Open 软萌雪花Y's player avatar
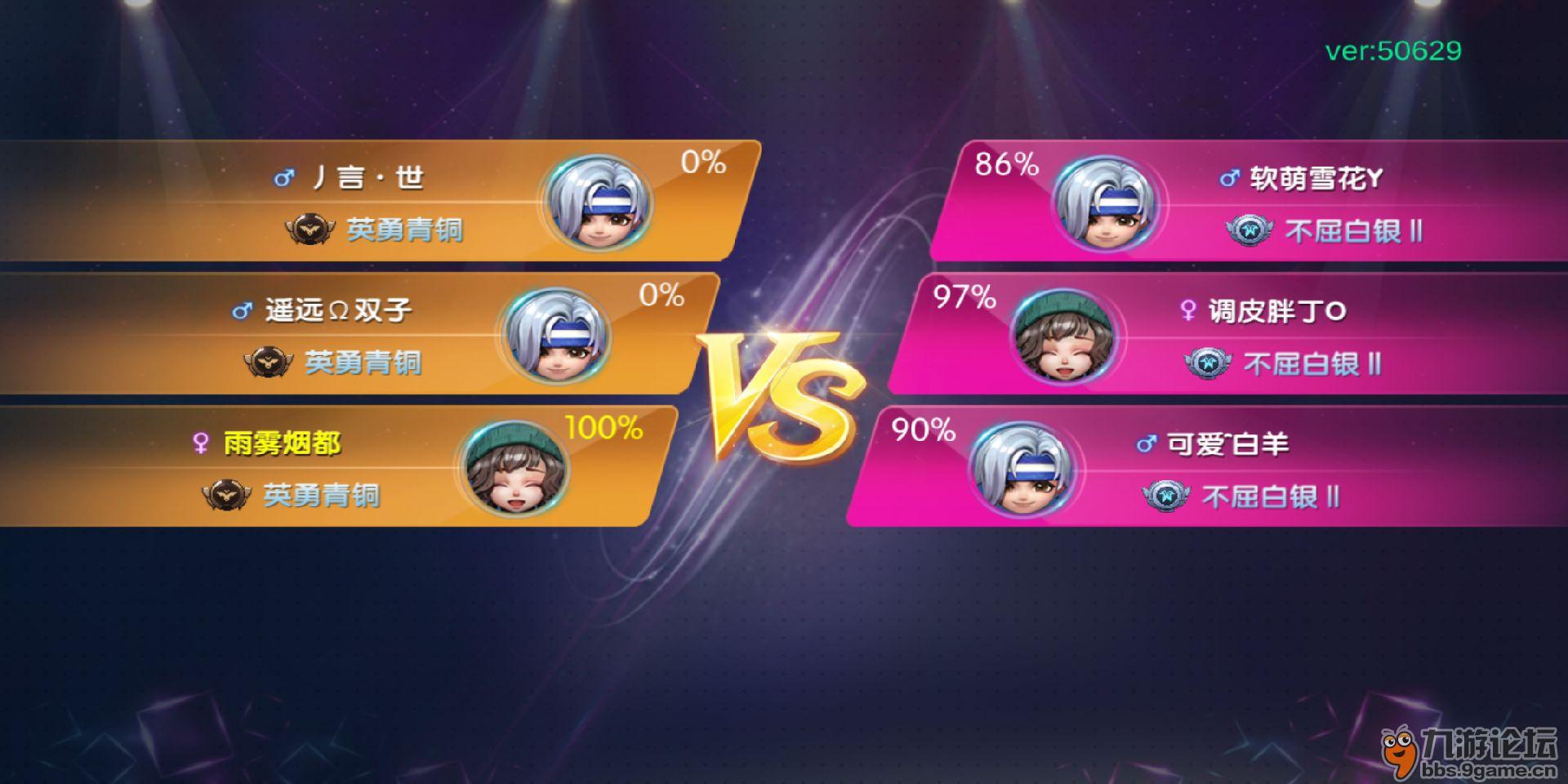The width and height of the screenshot is (1568, 784). [1105, 203]
